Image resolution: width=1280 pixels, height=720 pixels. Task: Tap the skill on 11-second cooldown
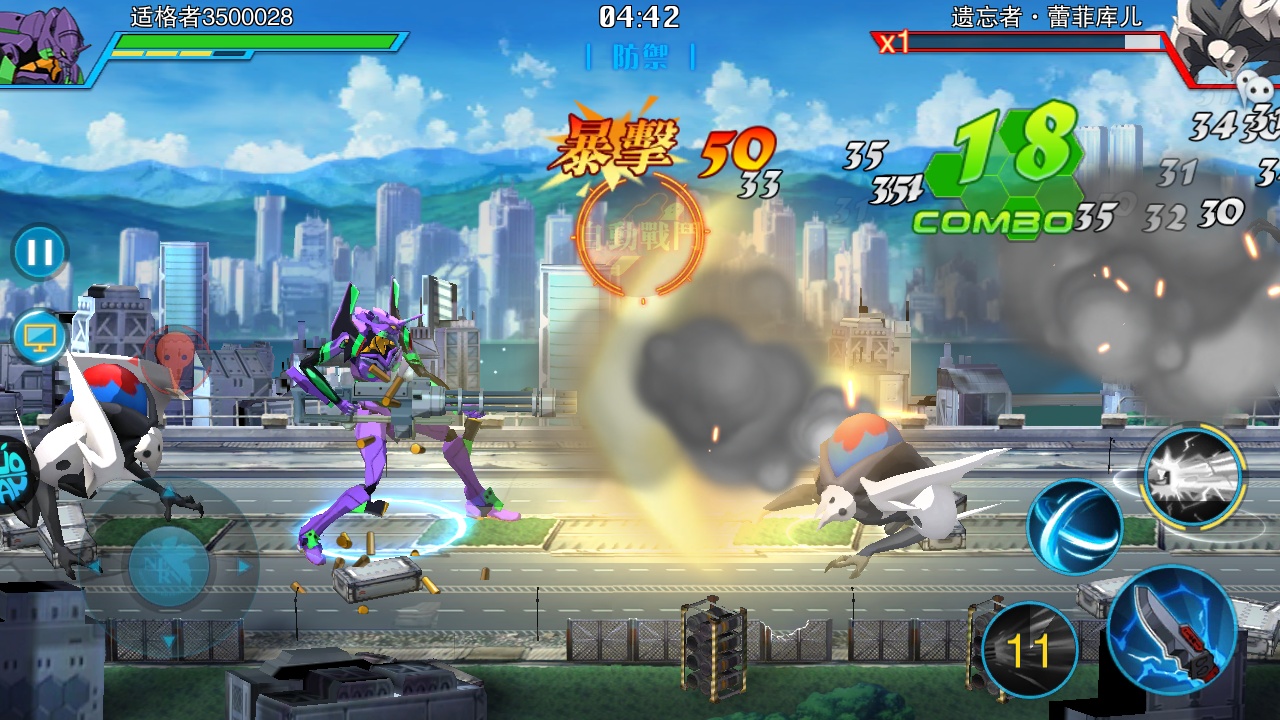click(x=1029, y=650)
